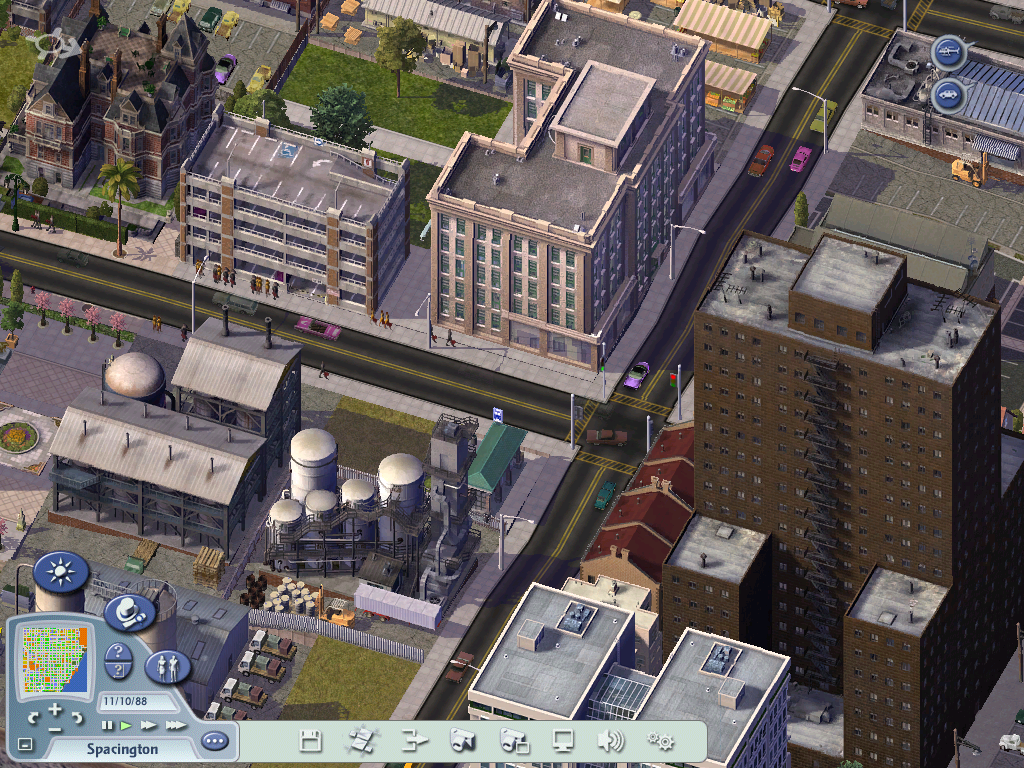
Task: Activate the upper question mark query tool
Action: [x=117, y=653]
